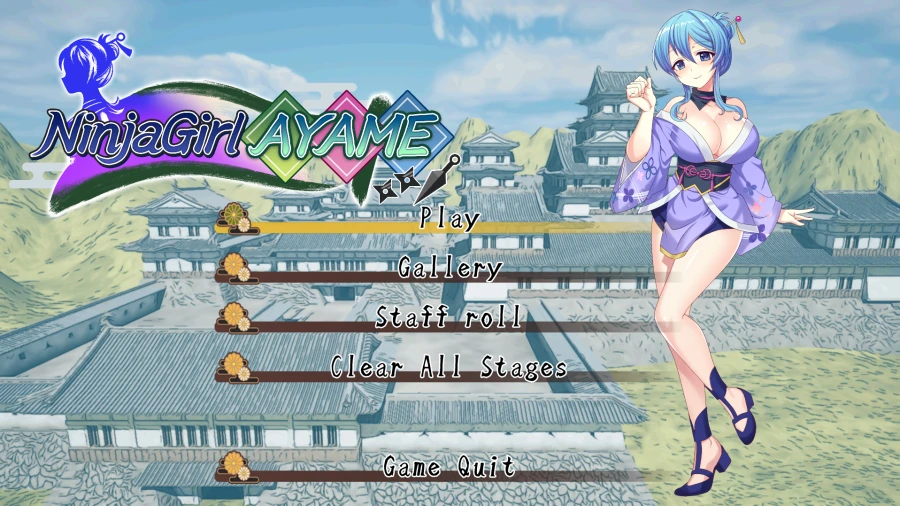The image size is (900, 506).
Task: View the Staff roll credits
Action: [x=449, y=318]
